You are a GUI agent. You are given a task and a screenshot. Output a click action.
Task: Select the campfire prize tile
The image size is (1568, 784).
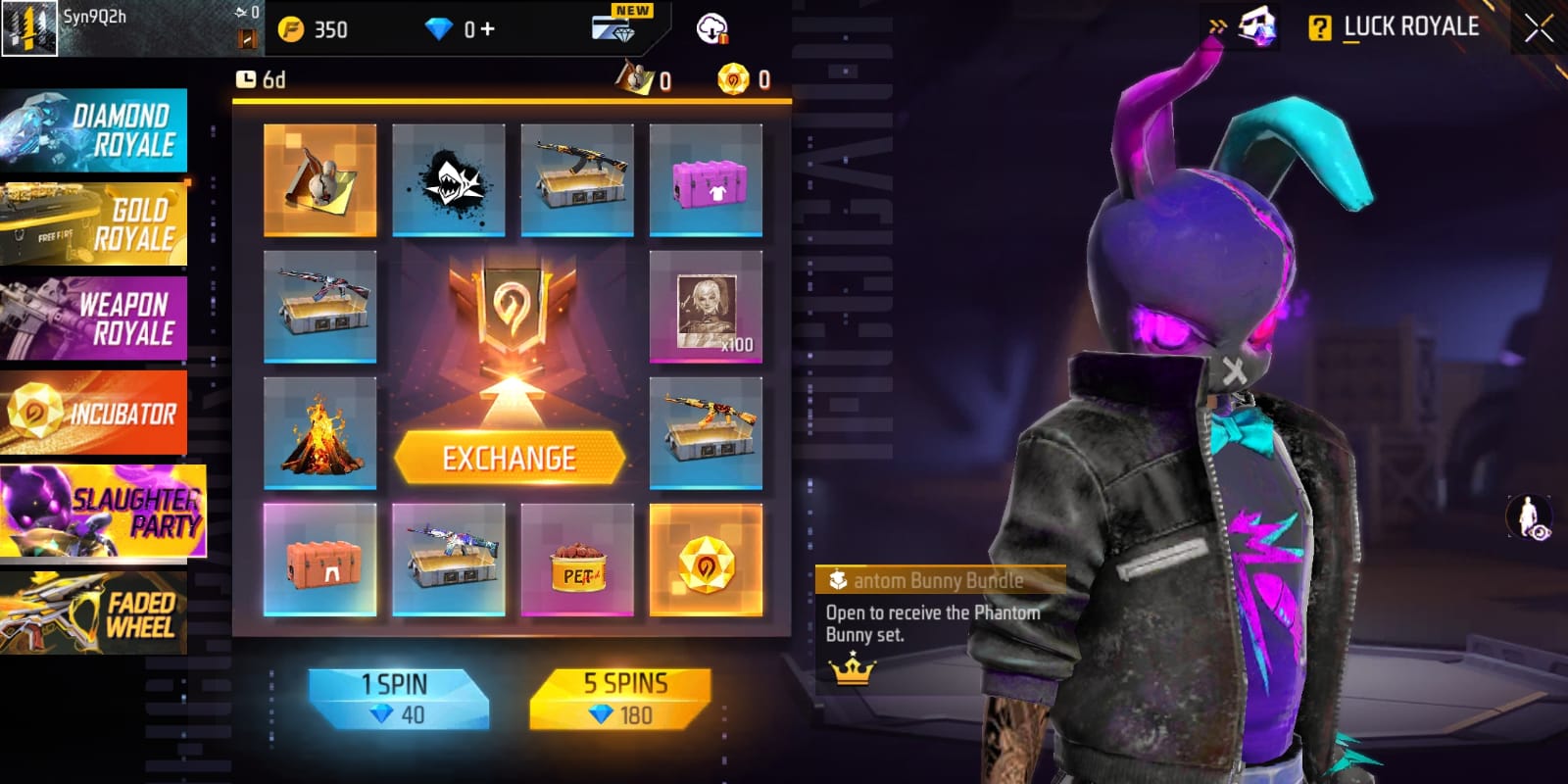point(319,432)
